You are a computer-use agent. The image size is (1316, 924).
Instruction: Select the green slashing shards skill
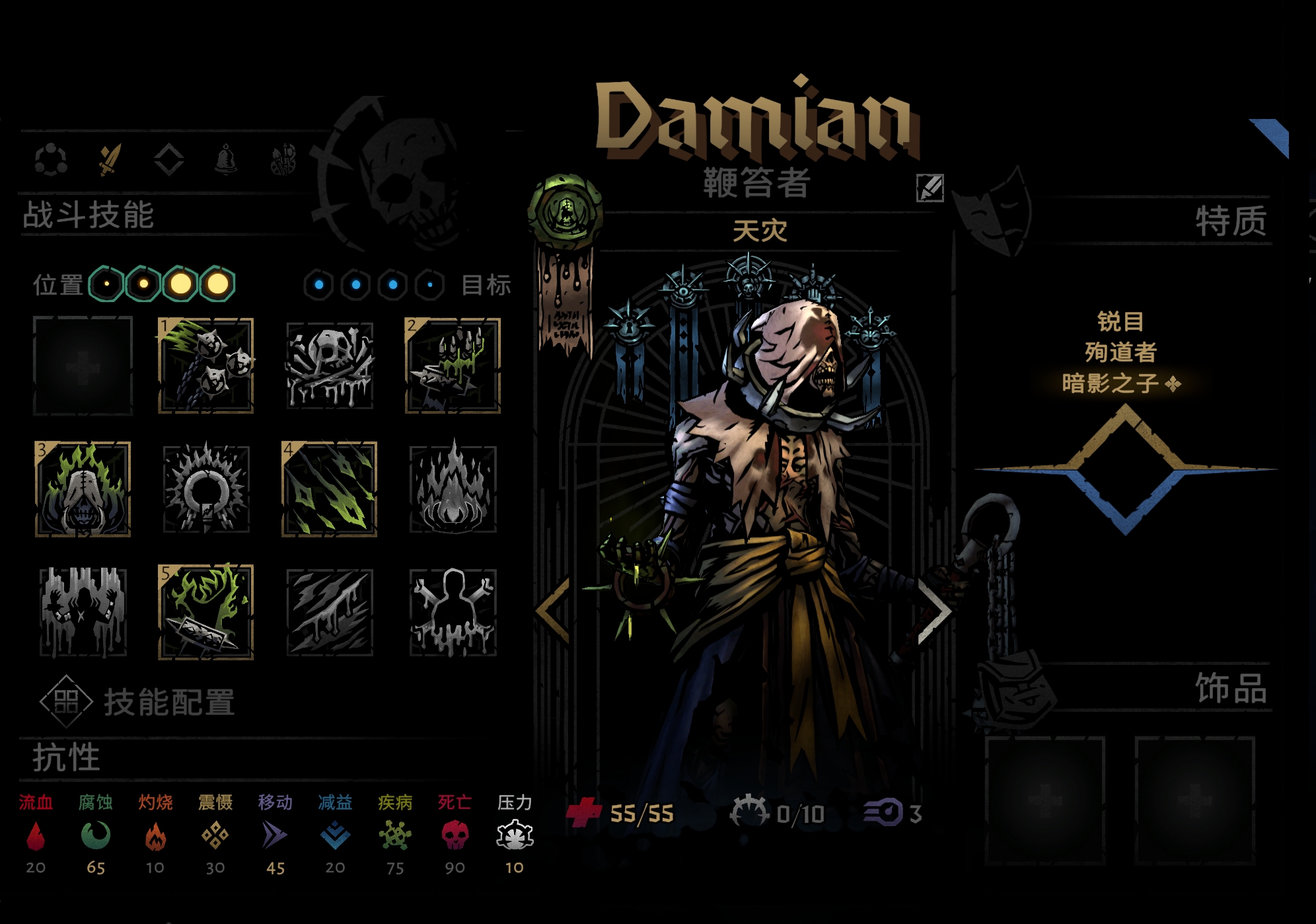330,489
